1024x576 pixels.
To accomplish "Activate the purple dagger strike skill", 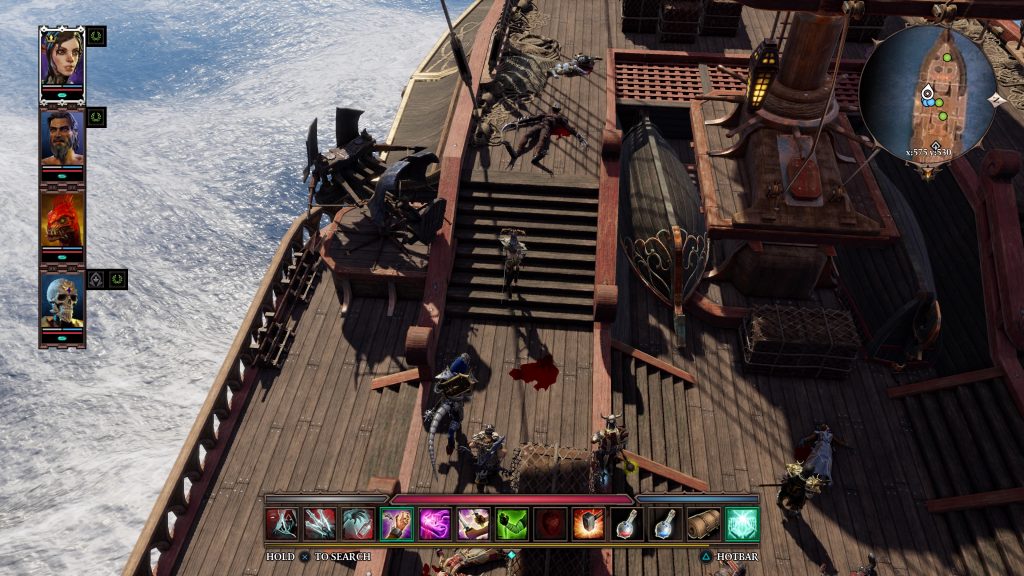I will tap(473, 524).
